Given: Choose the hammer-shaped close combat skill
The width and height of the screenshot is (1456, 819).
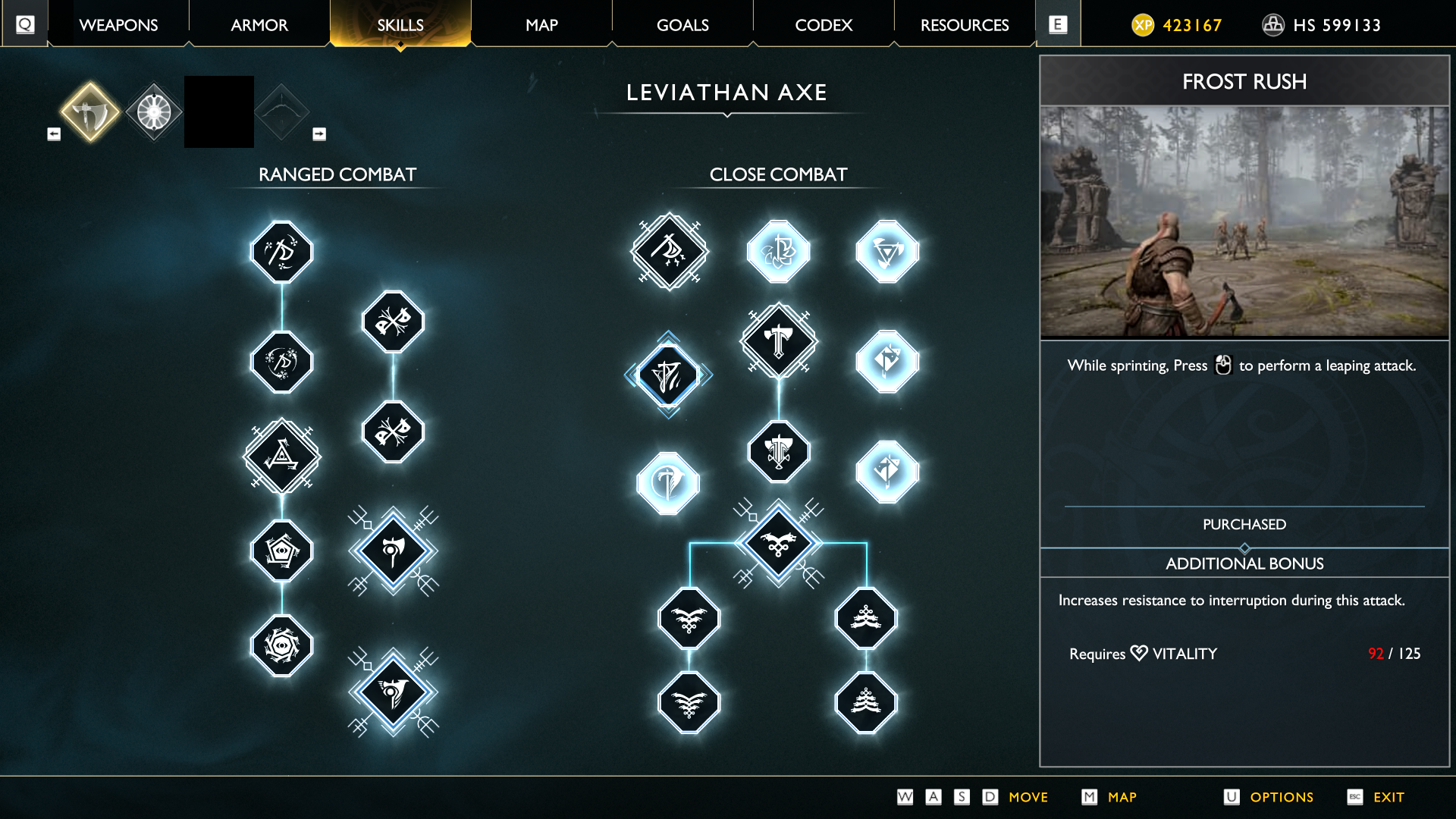Looking at the screenshot, I should (779, 341).
